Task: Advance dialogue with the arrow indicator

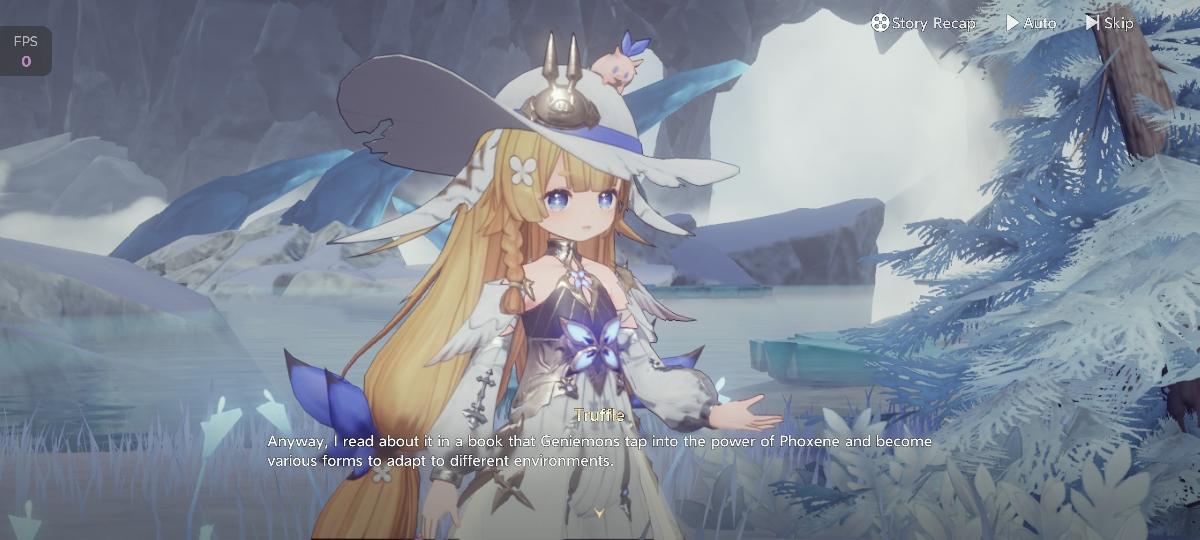Action: 599,513
